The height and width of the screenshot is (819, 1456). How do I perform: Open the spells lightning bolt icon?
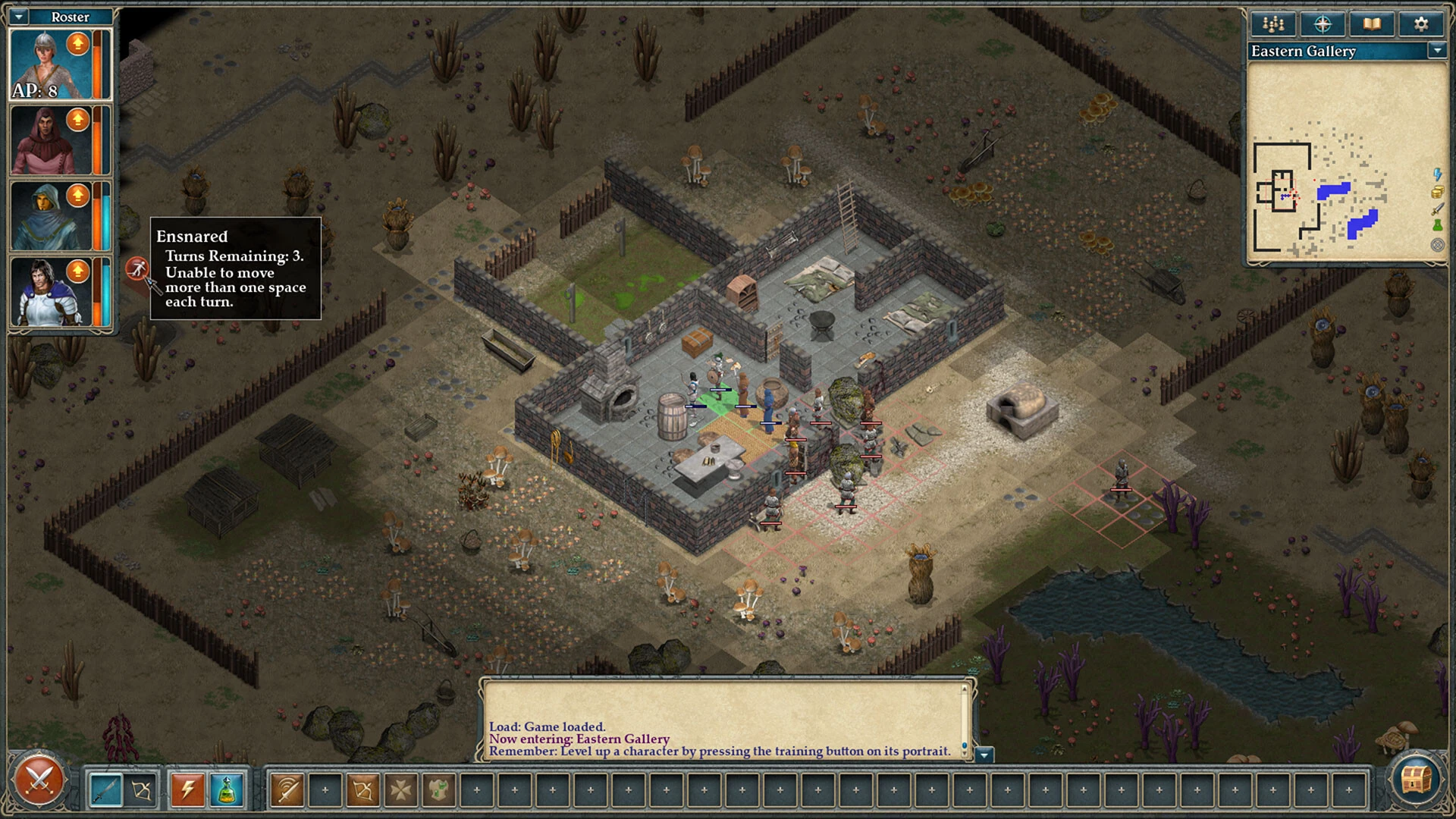tap(188, 789)
